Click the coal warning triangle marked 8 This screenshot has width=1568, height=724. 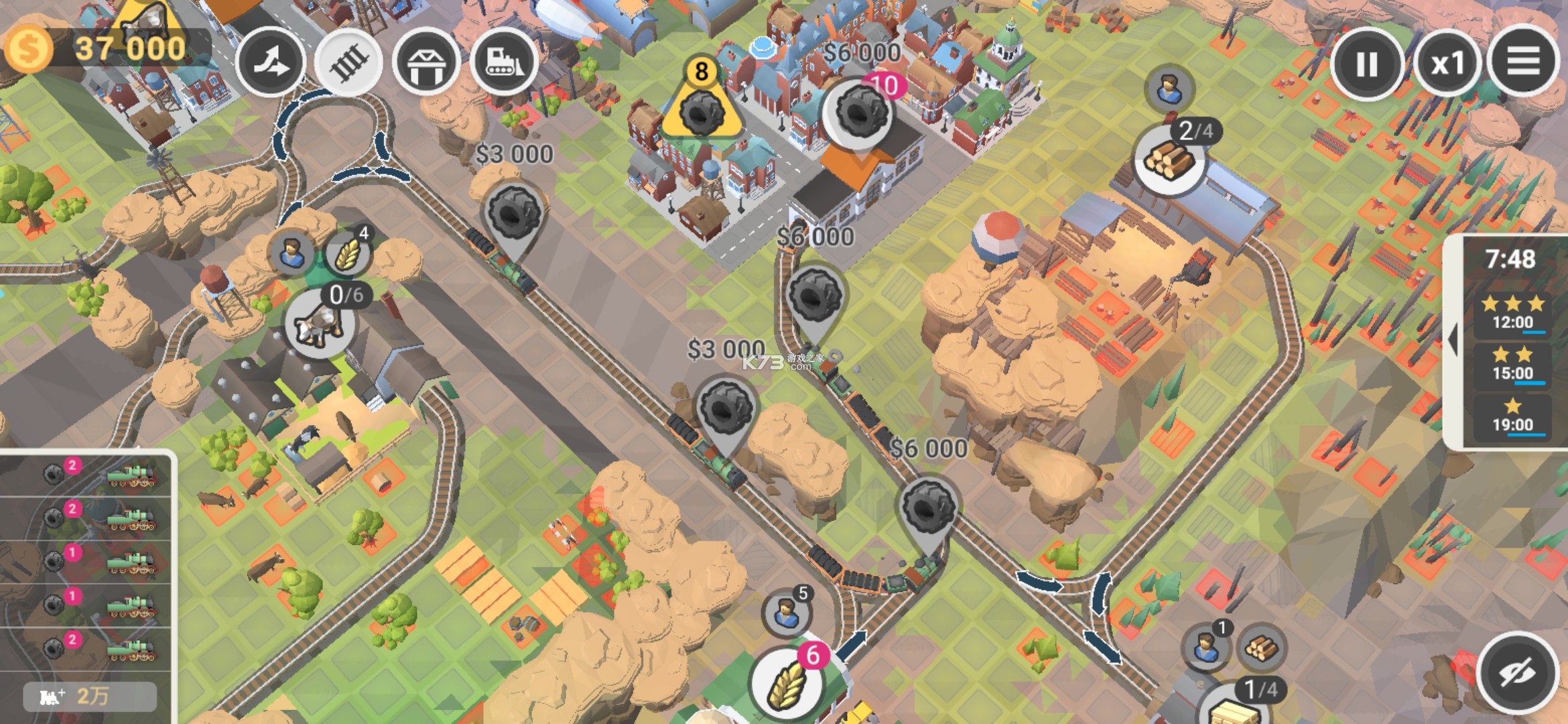click(701, 107)
